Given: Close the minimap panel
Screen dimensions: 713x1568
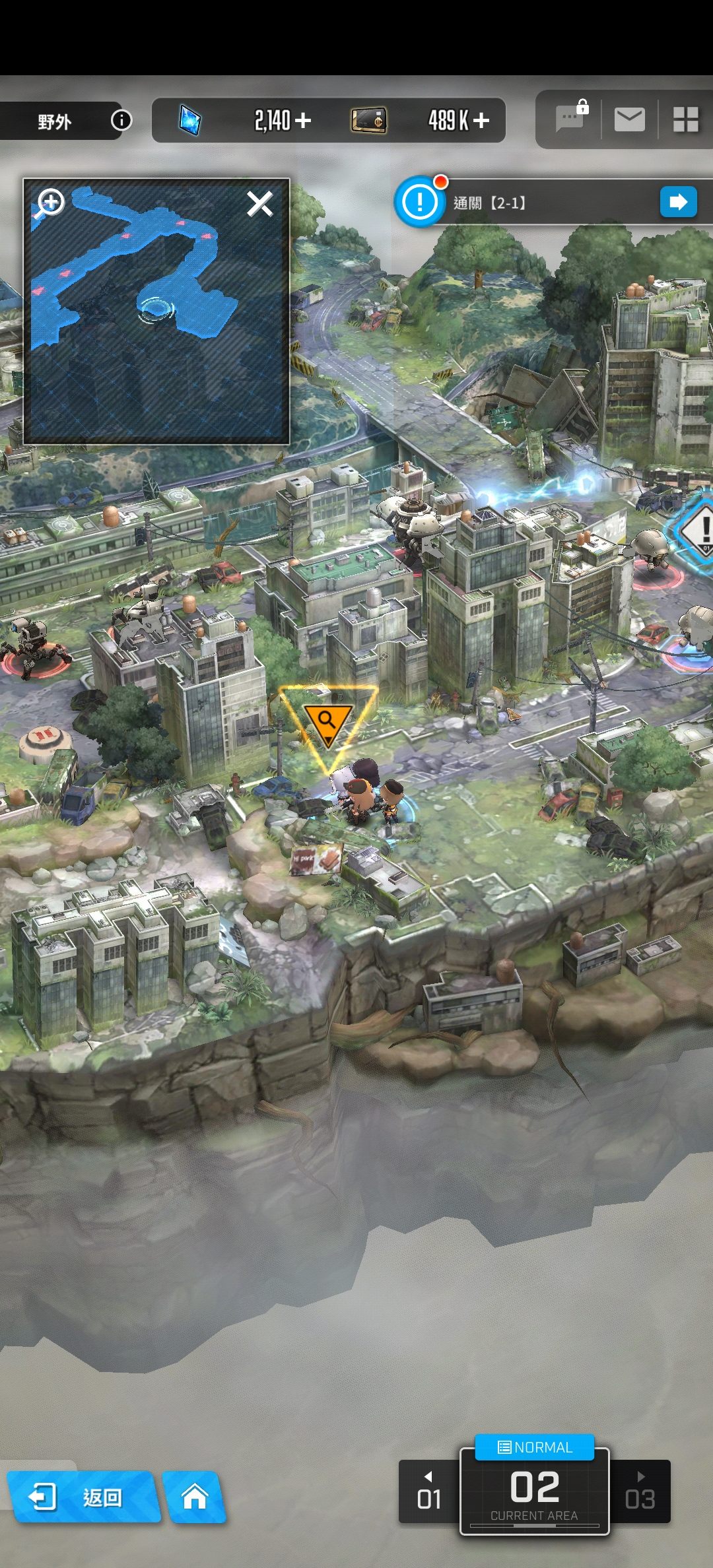Looking at the screenshot, I should (259, 204).
